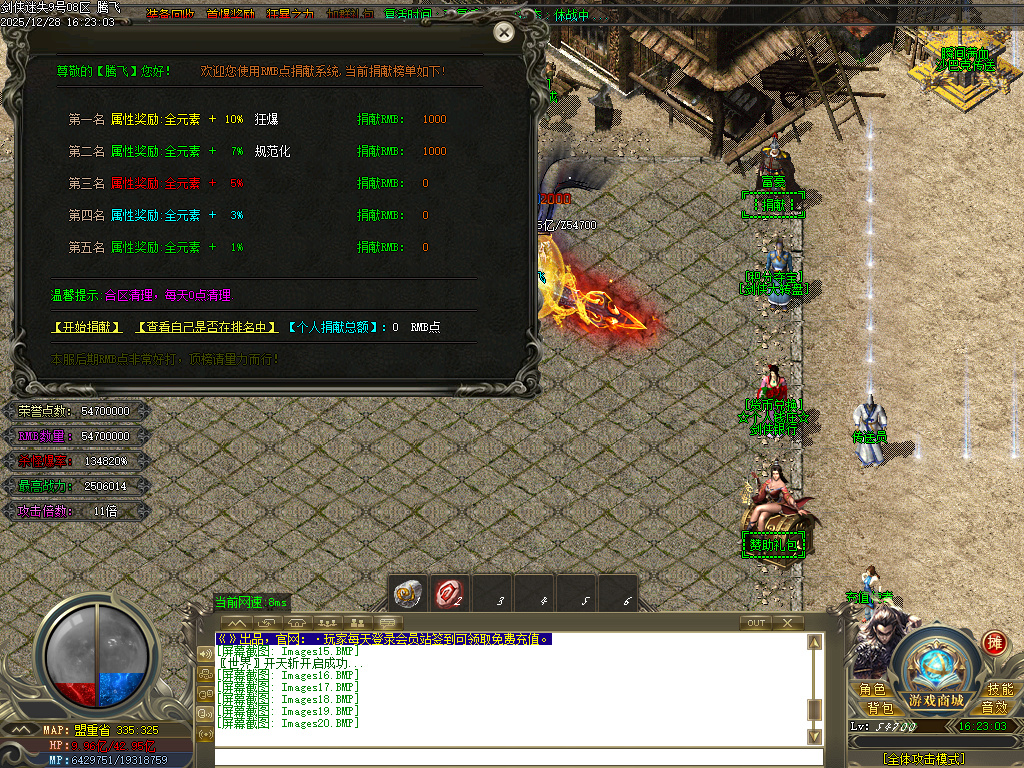Click the red 摊 stall button
Viewport: 1024px width, 768px height.
point(994,642)
